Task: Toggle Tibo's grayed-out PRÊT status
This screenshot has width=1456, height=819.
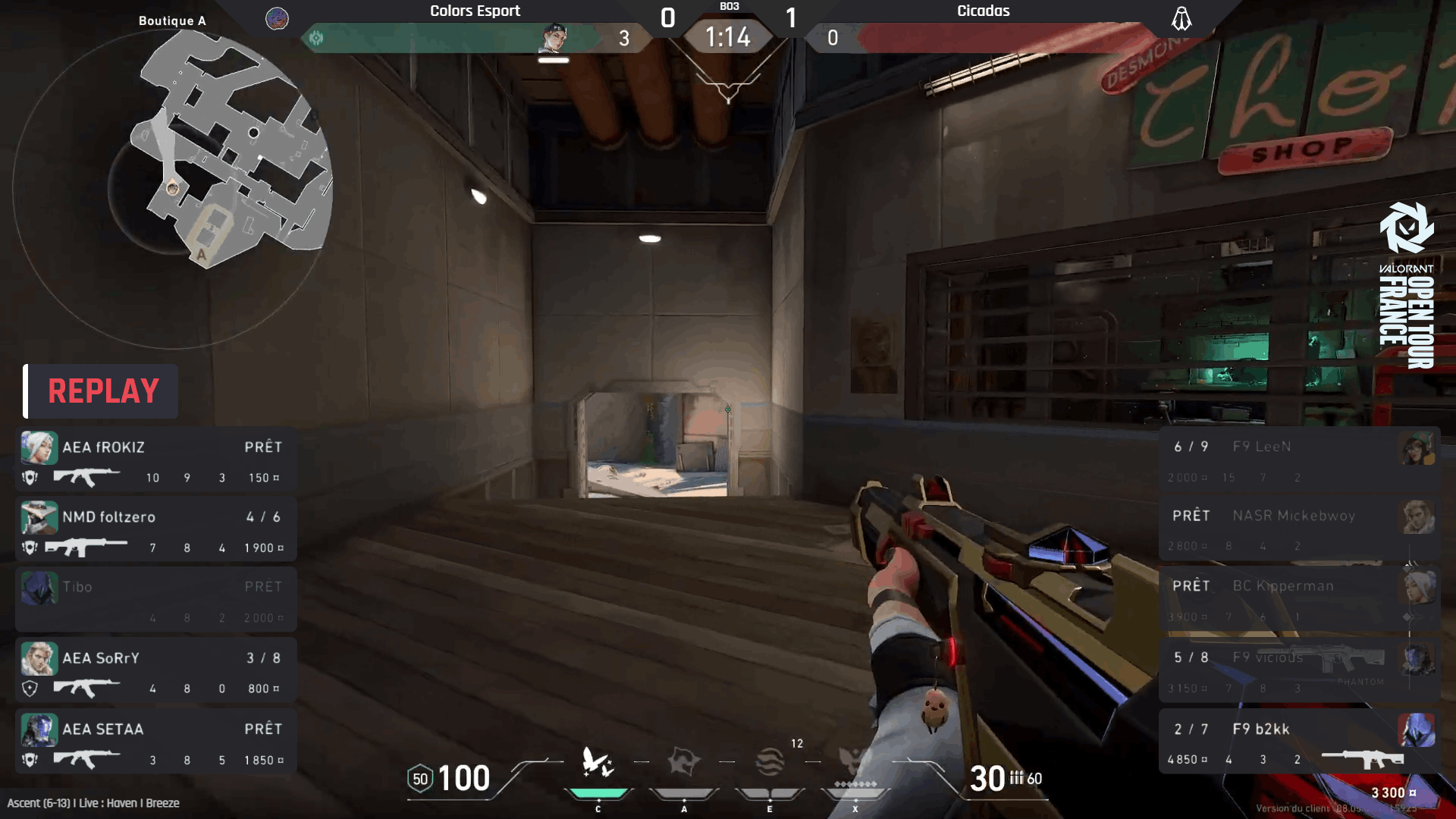Action: tap(263, 586)
